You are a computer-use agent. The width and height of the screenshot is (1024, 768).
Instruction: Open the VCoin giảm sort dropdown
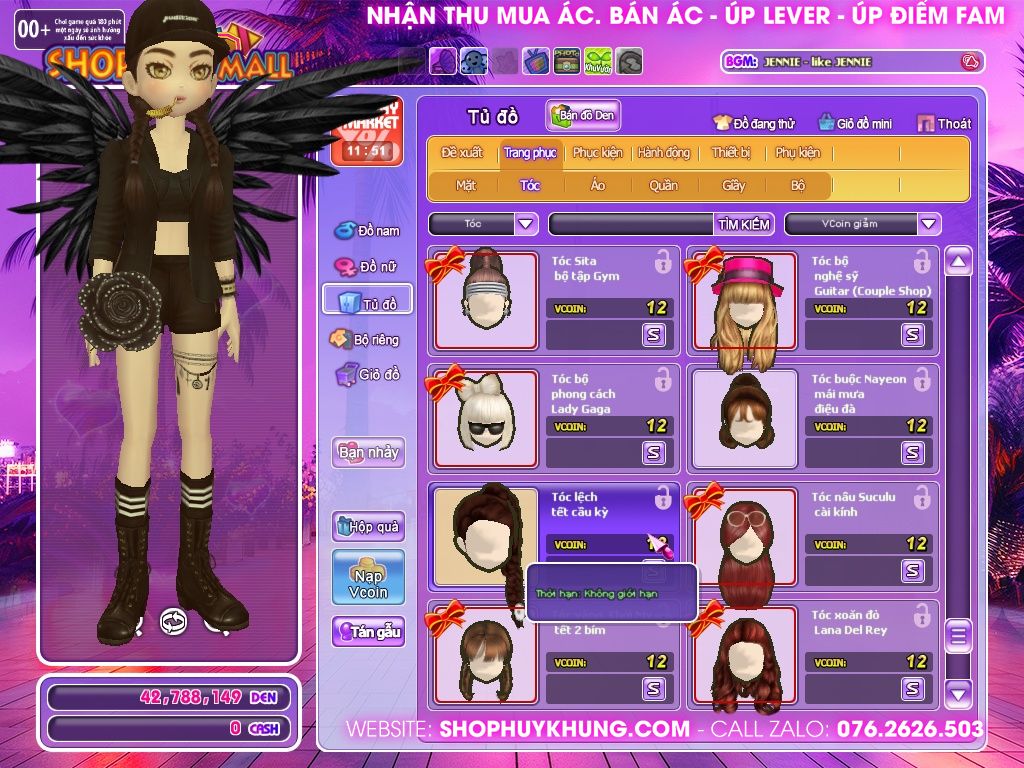862,224
